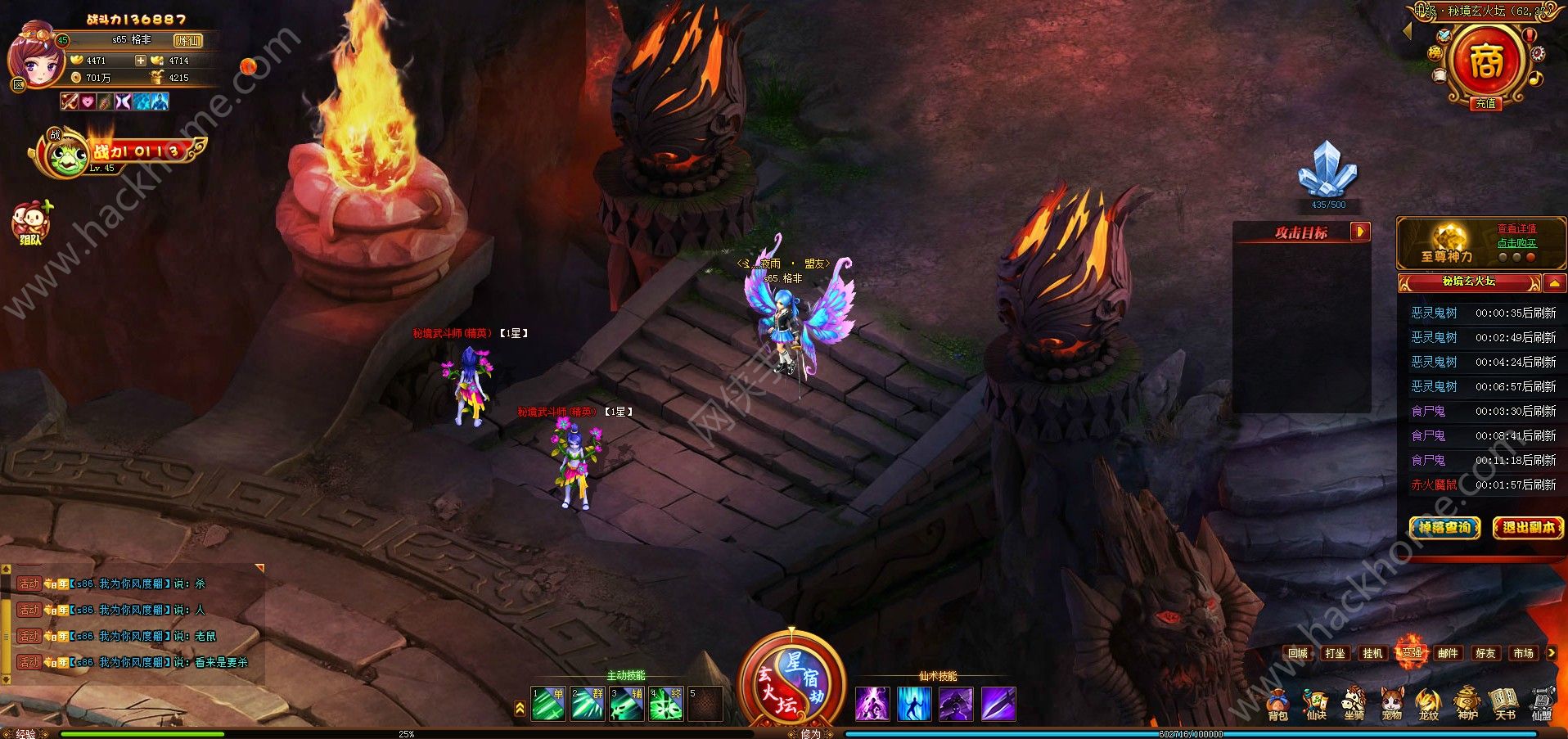Open the 背包 backpack icon
This screenshot has width=1568, height=739.
point(1277,704)
